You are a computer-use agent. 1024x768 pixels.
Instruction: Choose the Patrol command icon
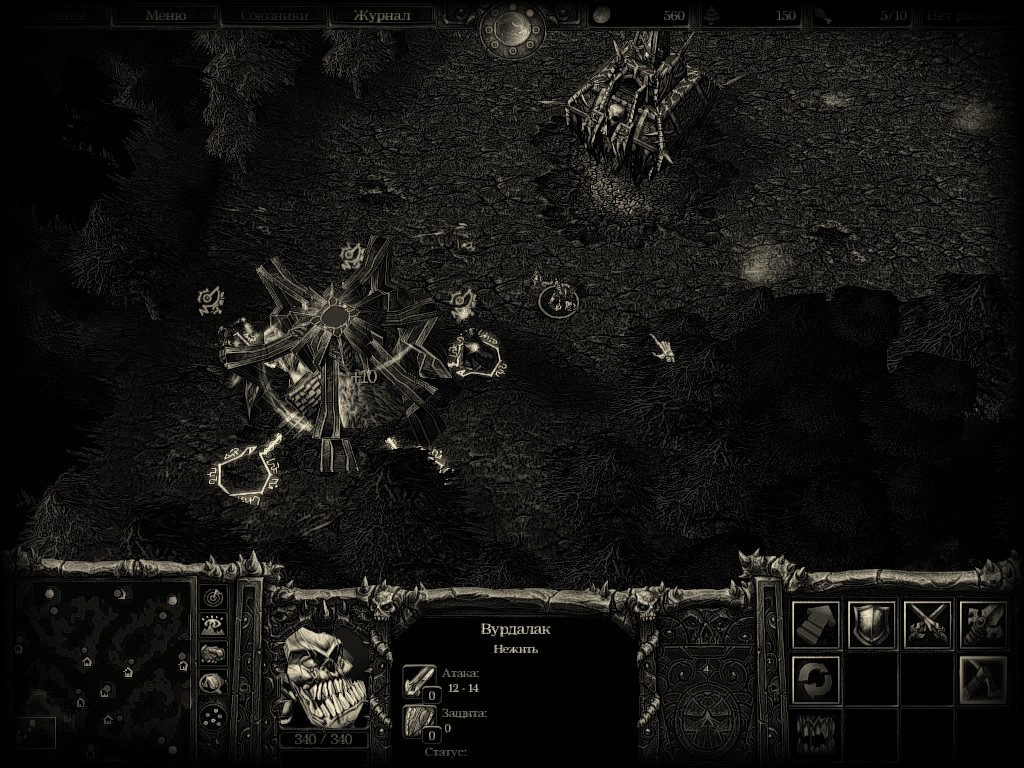(983, 625)
